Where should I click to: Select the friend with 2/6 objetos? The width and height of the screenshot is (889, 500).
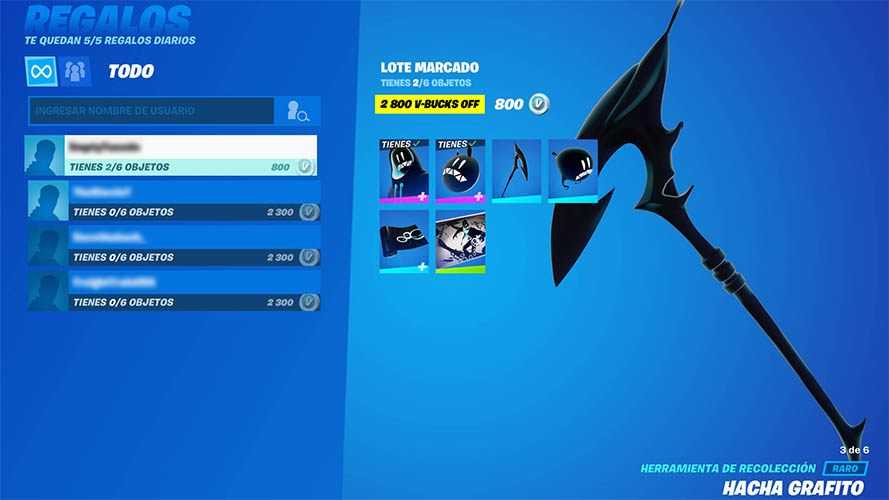click(x=171, y=156)
